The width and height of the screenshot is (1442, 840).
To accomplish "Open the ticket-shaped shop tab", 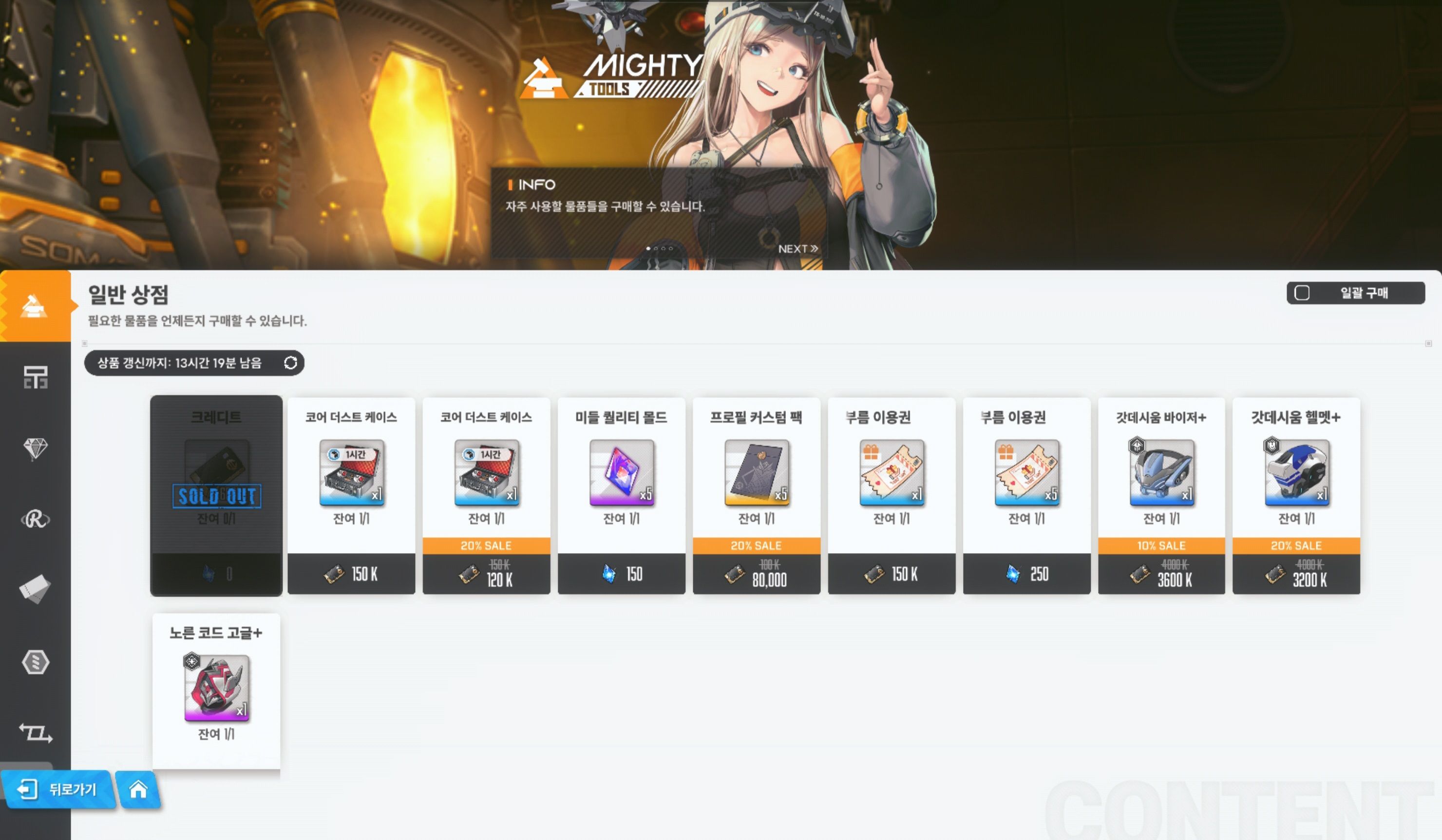I will [x=35, y=589].
